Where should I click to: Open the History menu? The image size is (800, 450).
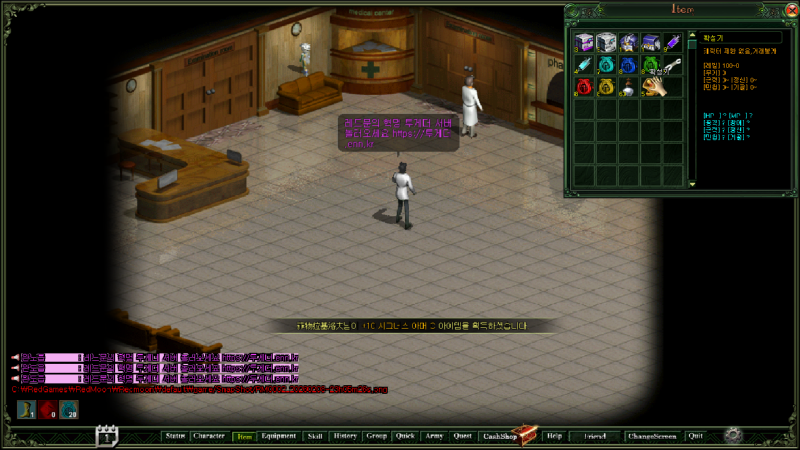(345, 436)
